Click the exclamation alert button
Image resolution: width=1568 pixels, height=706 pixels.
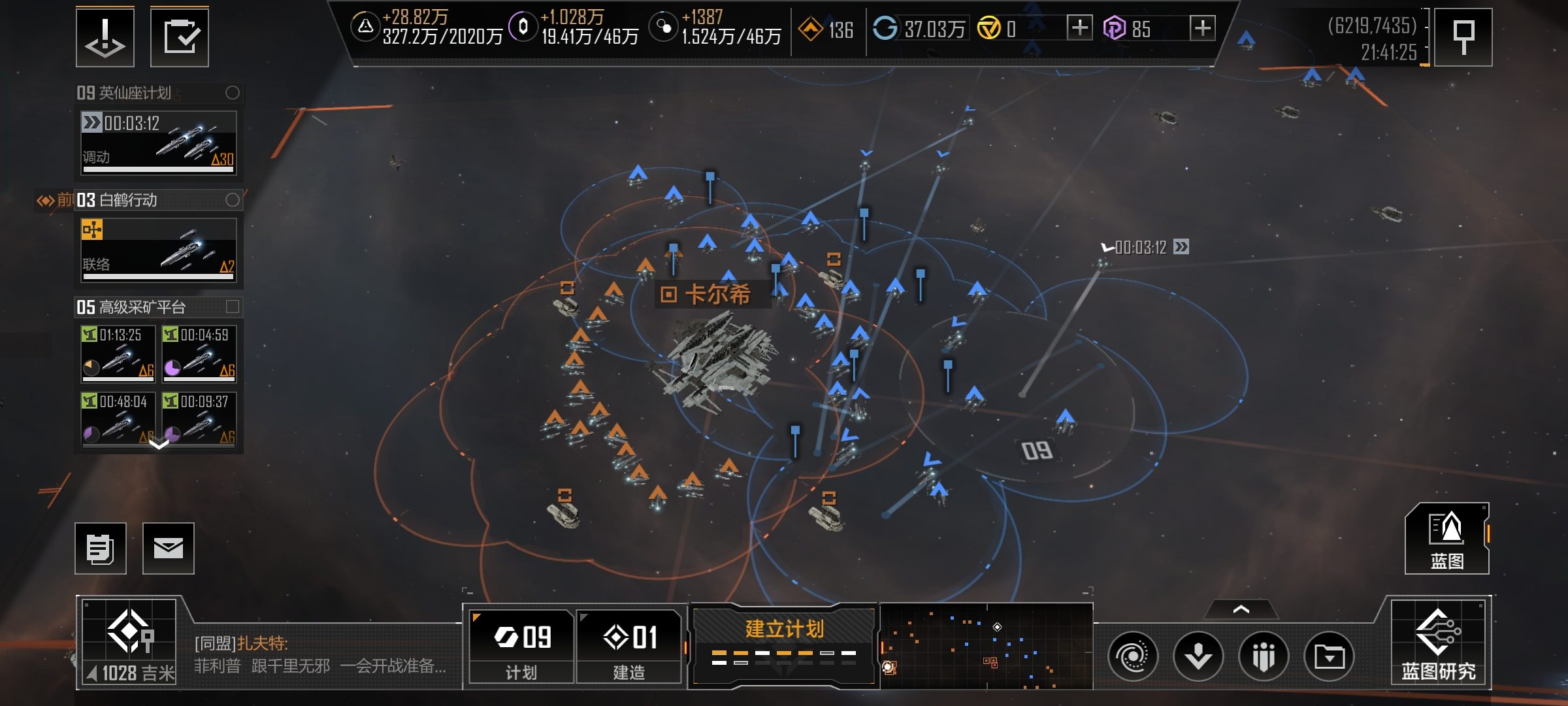click(105, 37)
